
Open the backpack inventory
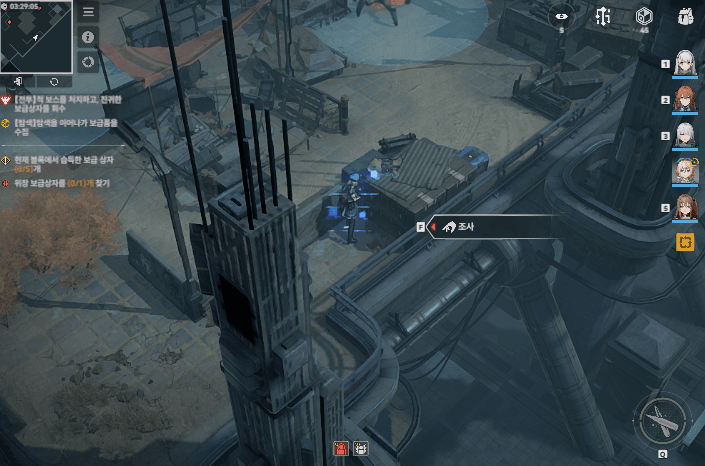tap(685, 16)
